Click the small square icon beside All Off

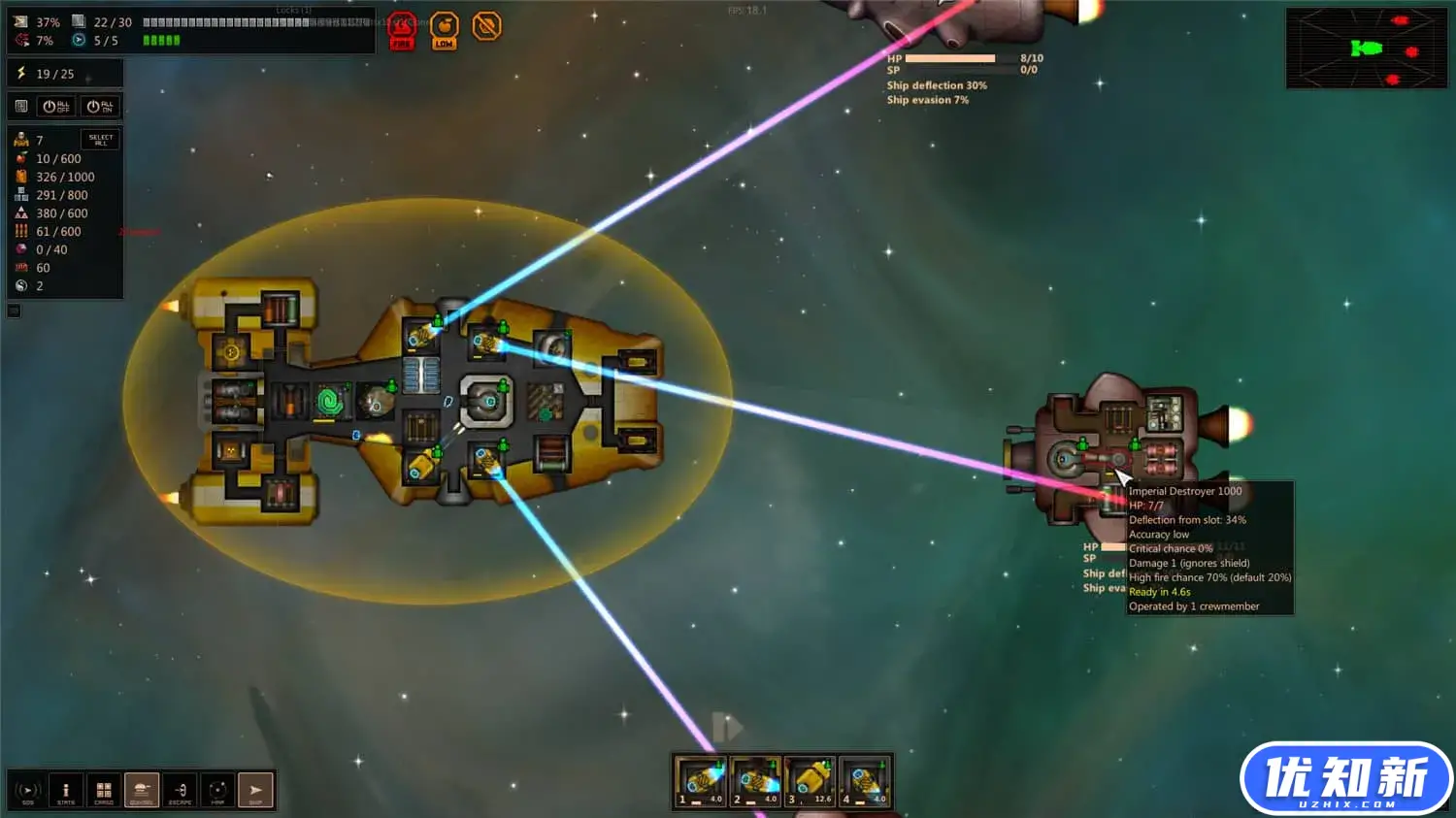coord(21,106)
